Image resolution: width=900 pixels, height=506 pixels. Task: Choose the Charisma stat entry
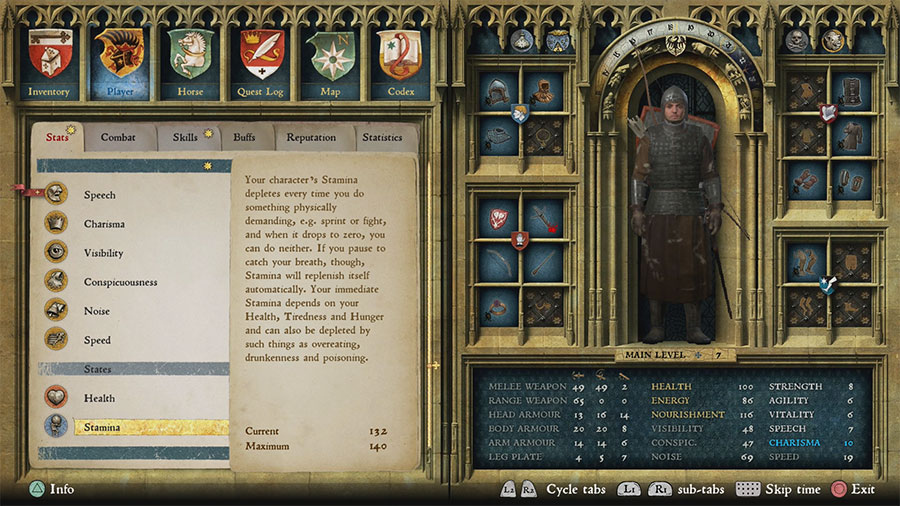coord(104,224)
